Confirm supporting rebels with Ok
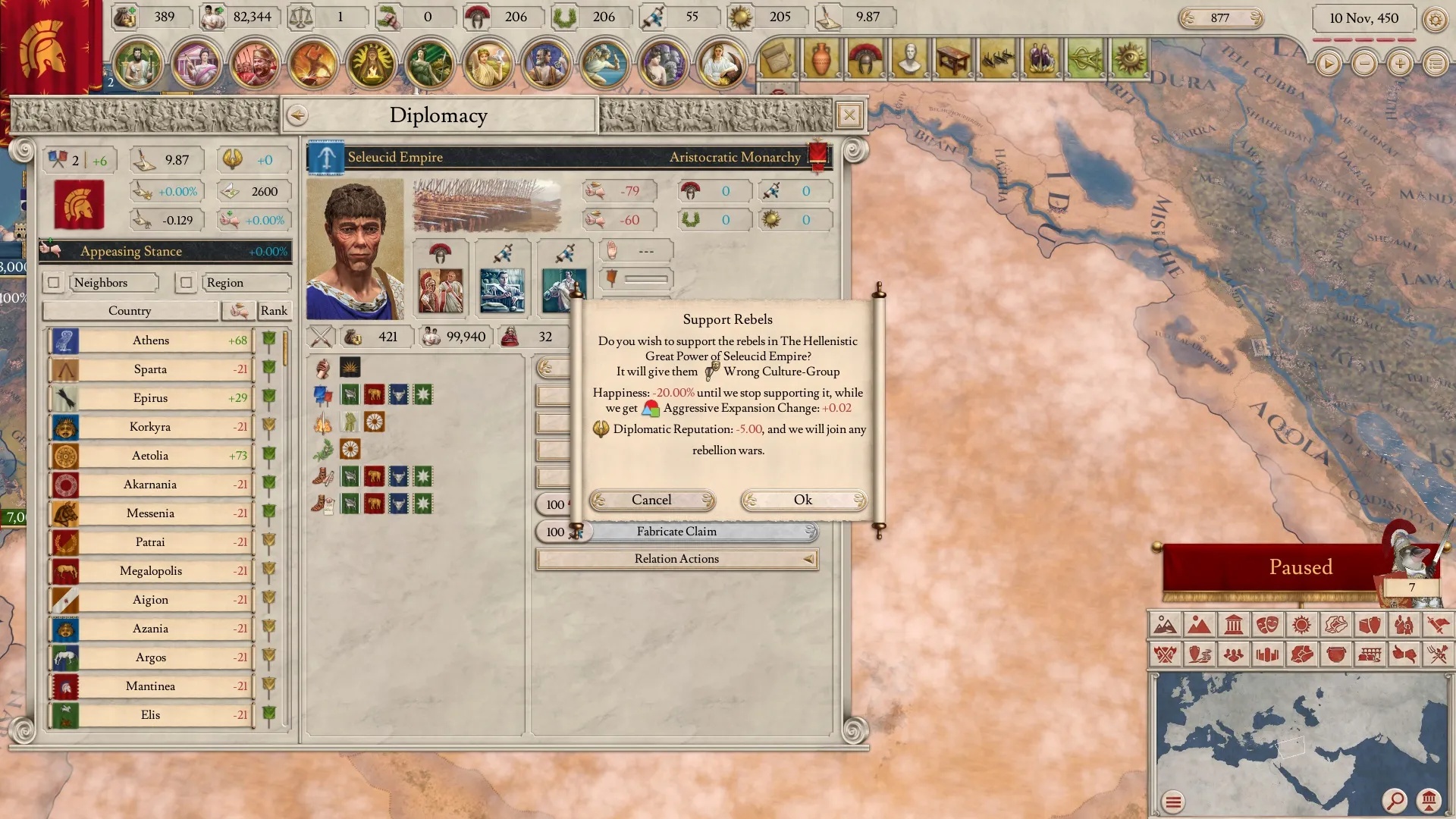The width and height of the screenshot is (1456, 819). pos(803,500)
